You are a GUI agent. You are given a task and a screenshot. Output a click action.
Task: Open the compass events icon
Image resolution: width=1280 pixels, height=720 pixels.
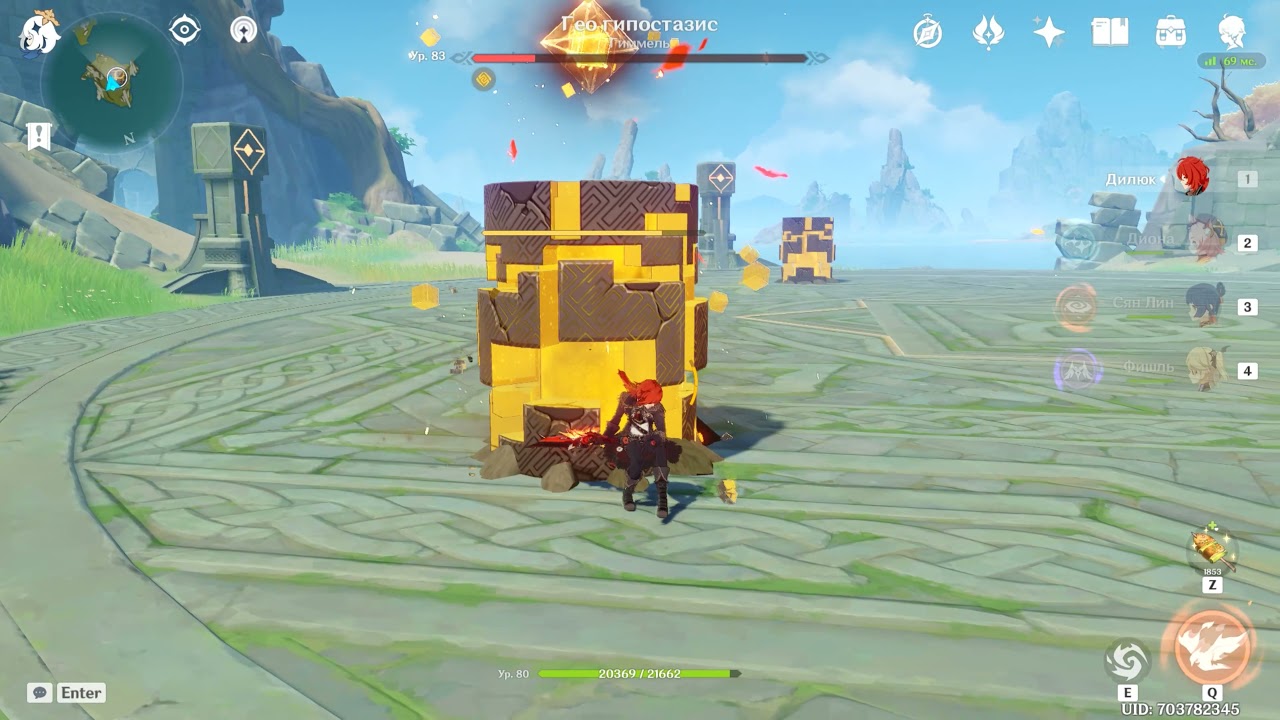pos(928,32)
